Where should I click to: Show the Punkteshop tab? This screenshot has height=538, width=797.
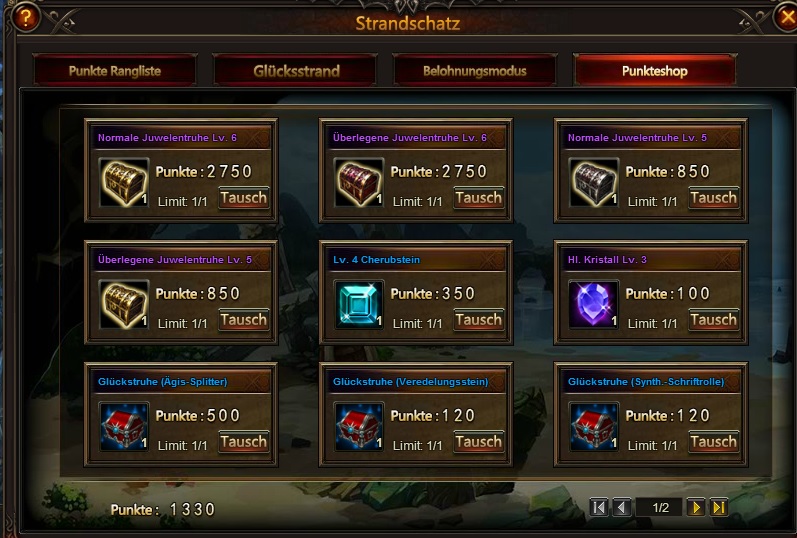tap(654, 71)
